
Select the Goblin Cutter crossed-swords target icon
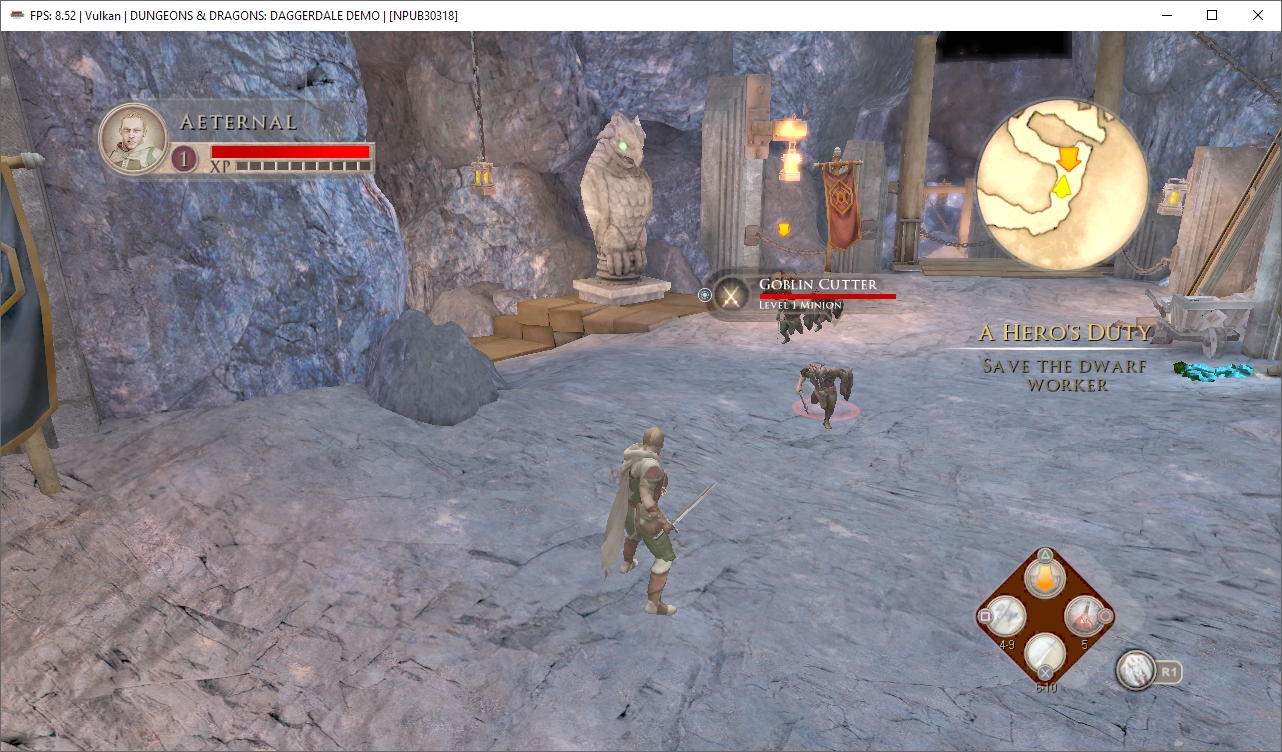732,295
